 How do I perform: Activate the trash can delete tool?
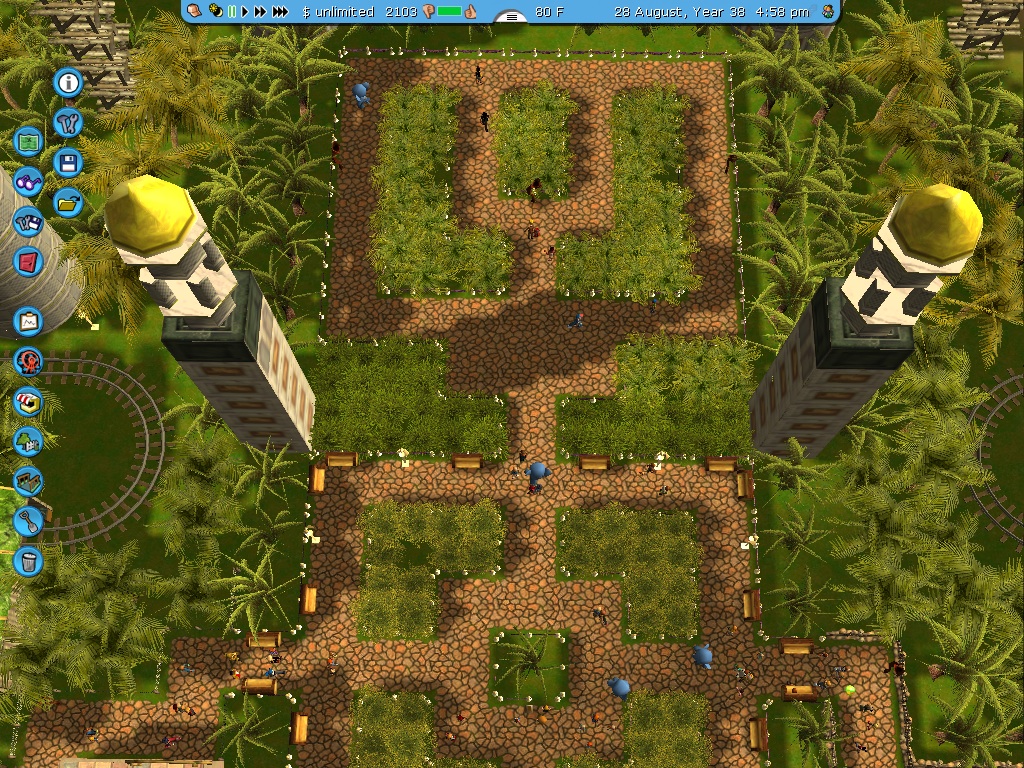pyautogui.click(x=29, y=560)
